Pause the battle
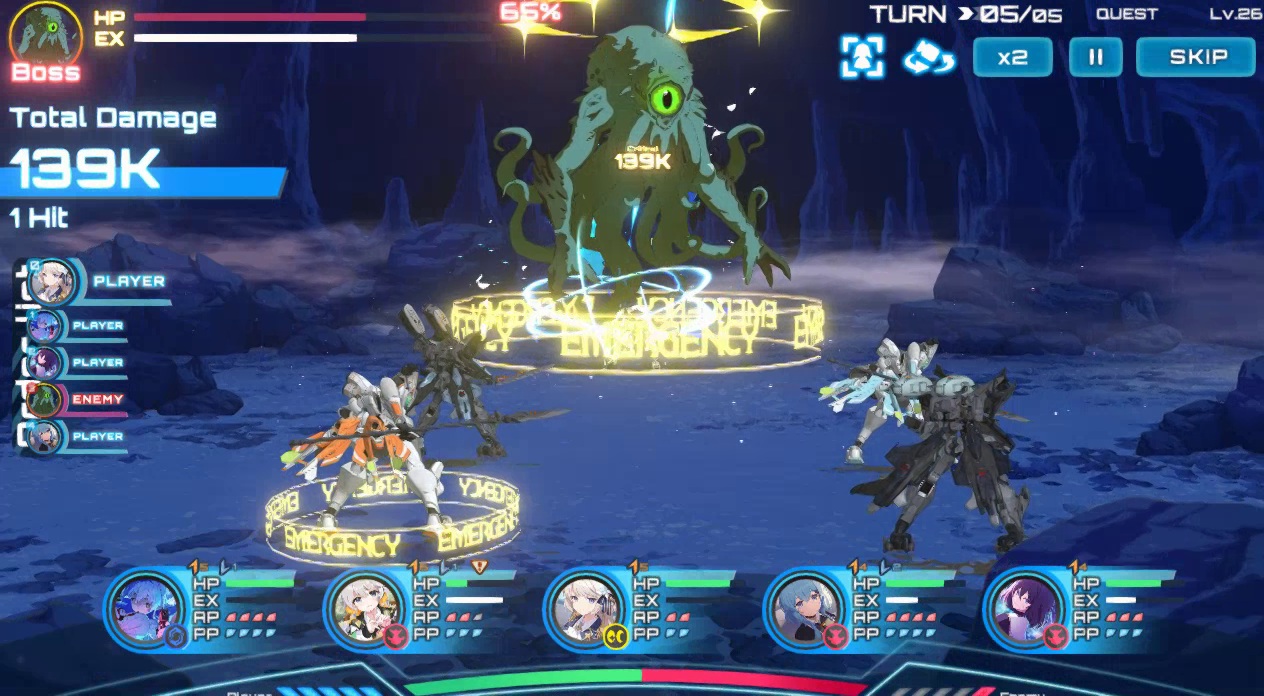 (1095, 57)
